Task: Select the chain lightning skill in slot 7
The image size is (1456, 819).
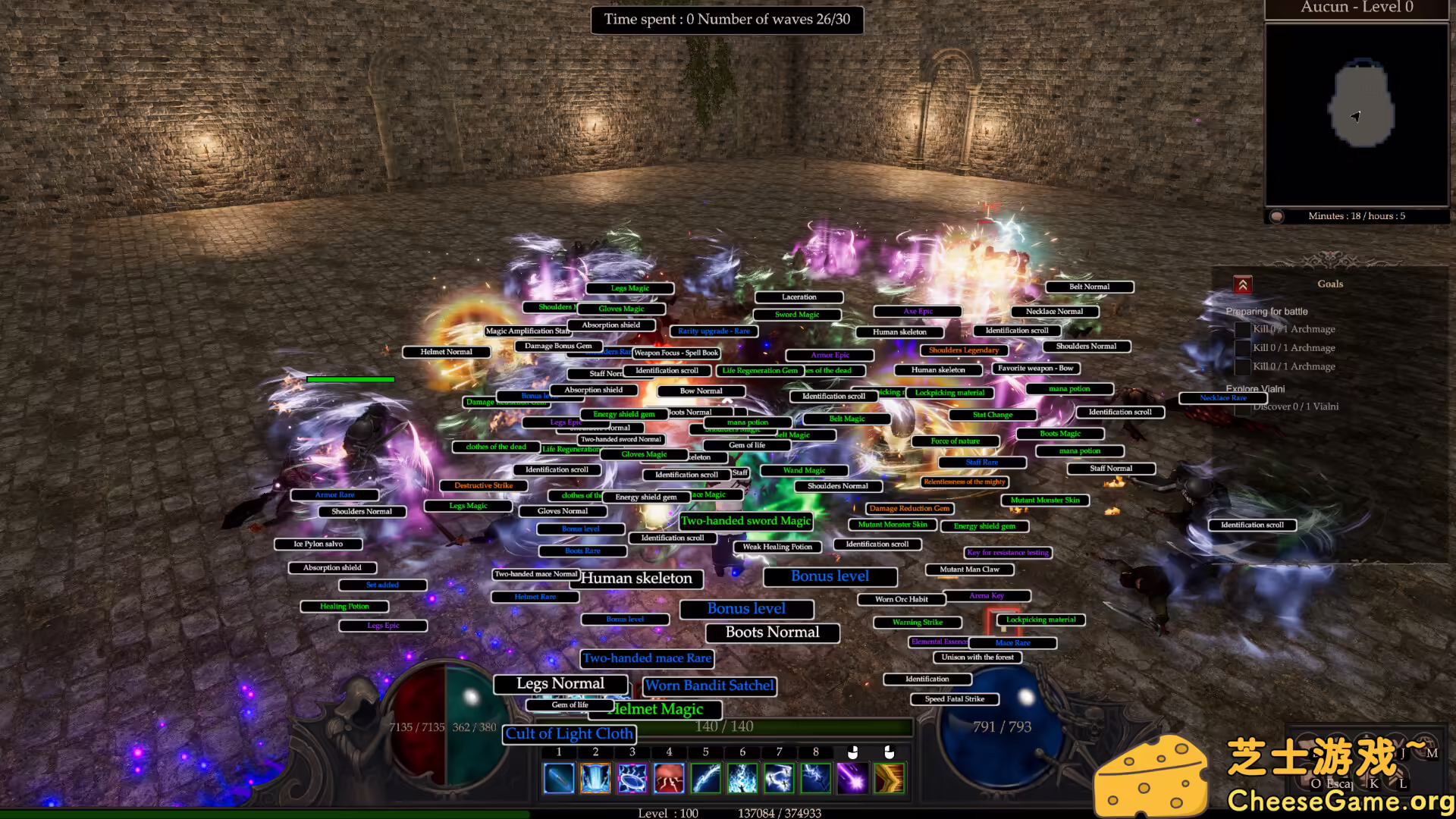Action: coord(779,778)
